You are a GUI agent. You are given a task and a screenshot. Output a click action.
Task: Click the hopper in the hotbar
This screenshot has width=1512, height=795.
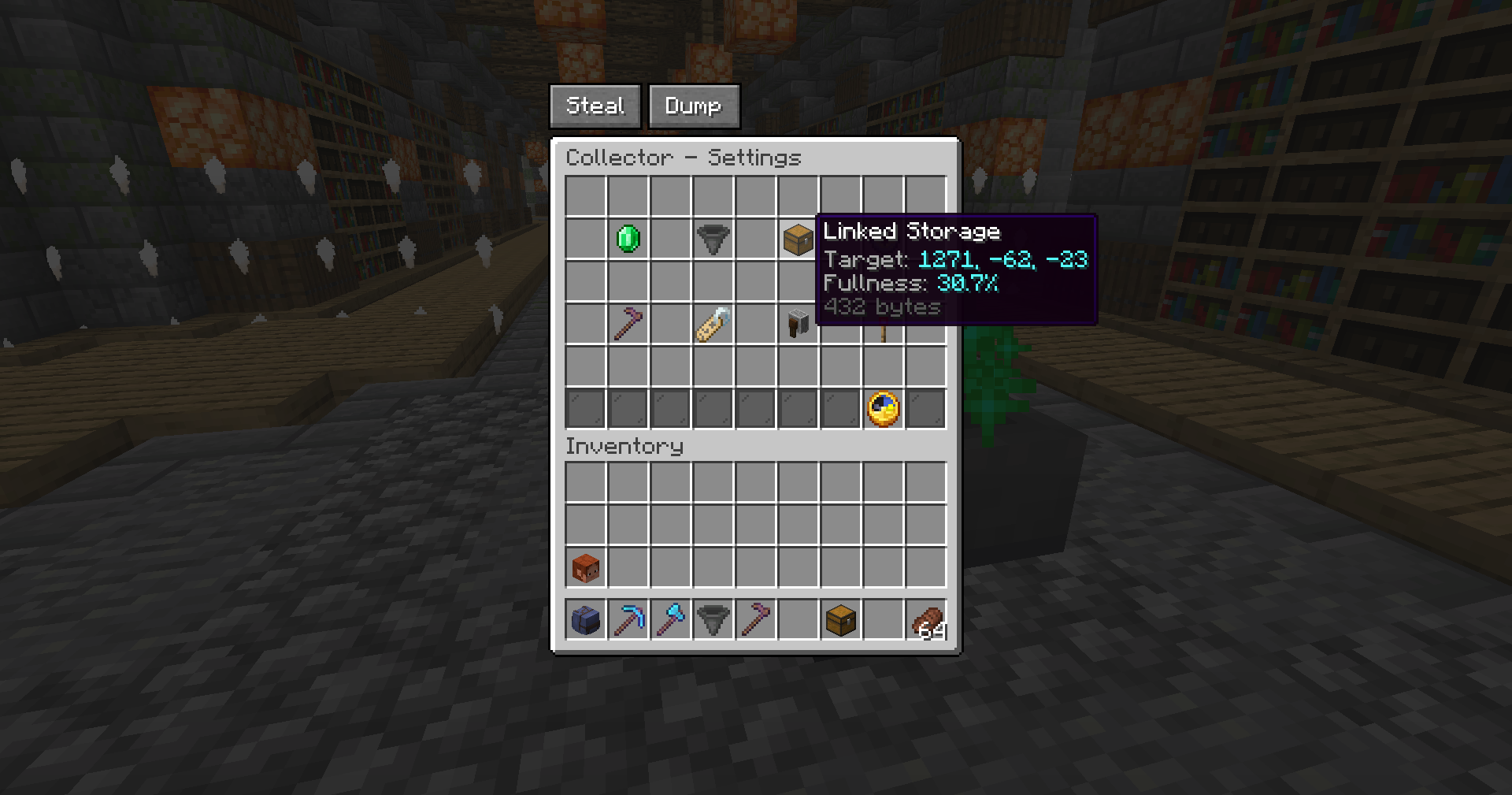(x=713, y=619)
